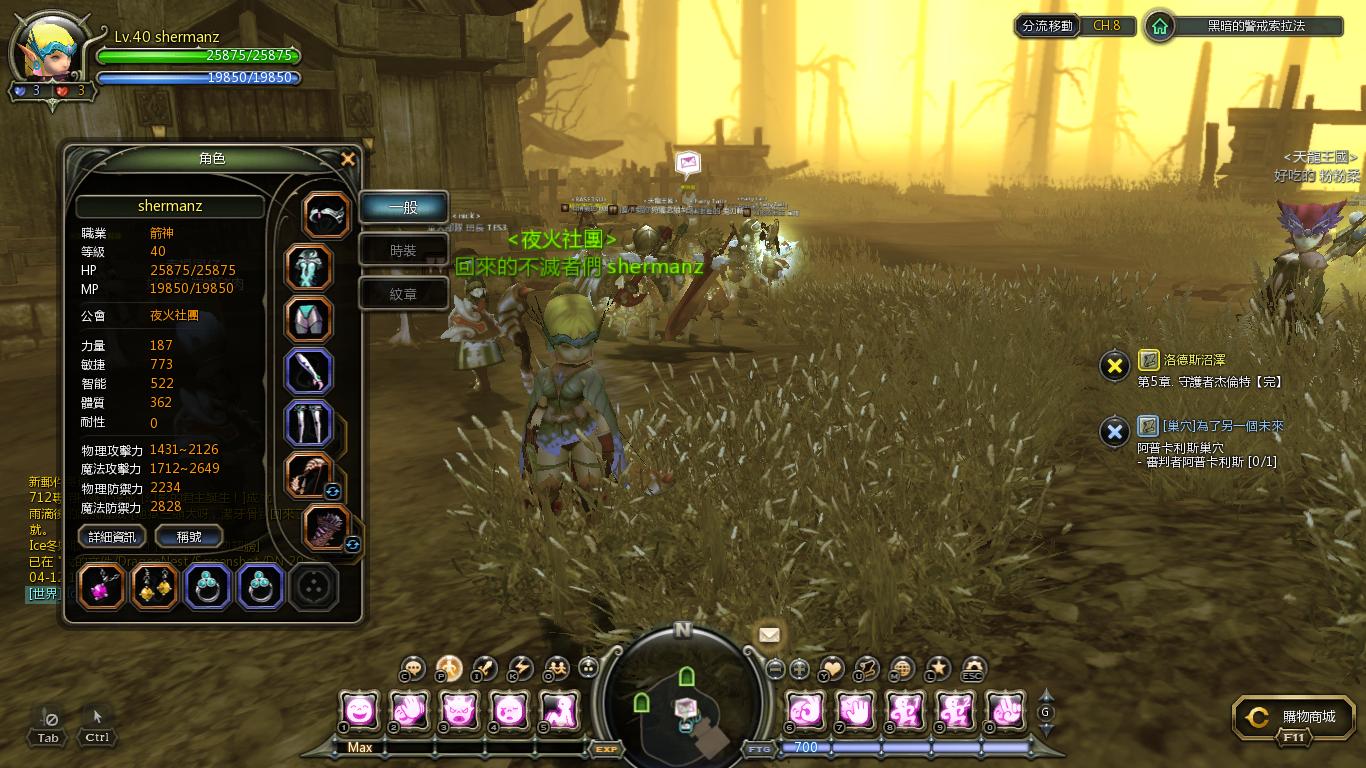Click the 稱號 title button

click(x=189, y=537)
